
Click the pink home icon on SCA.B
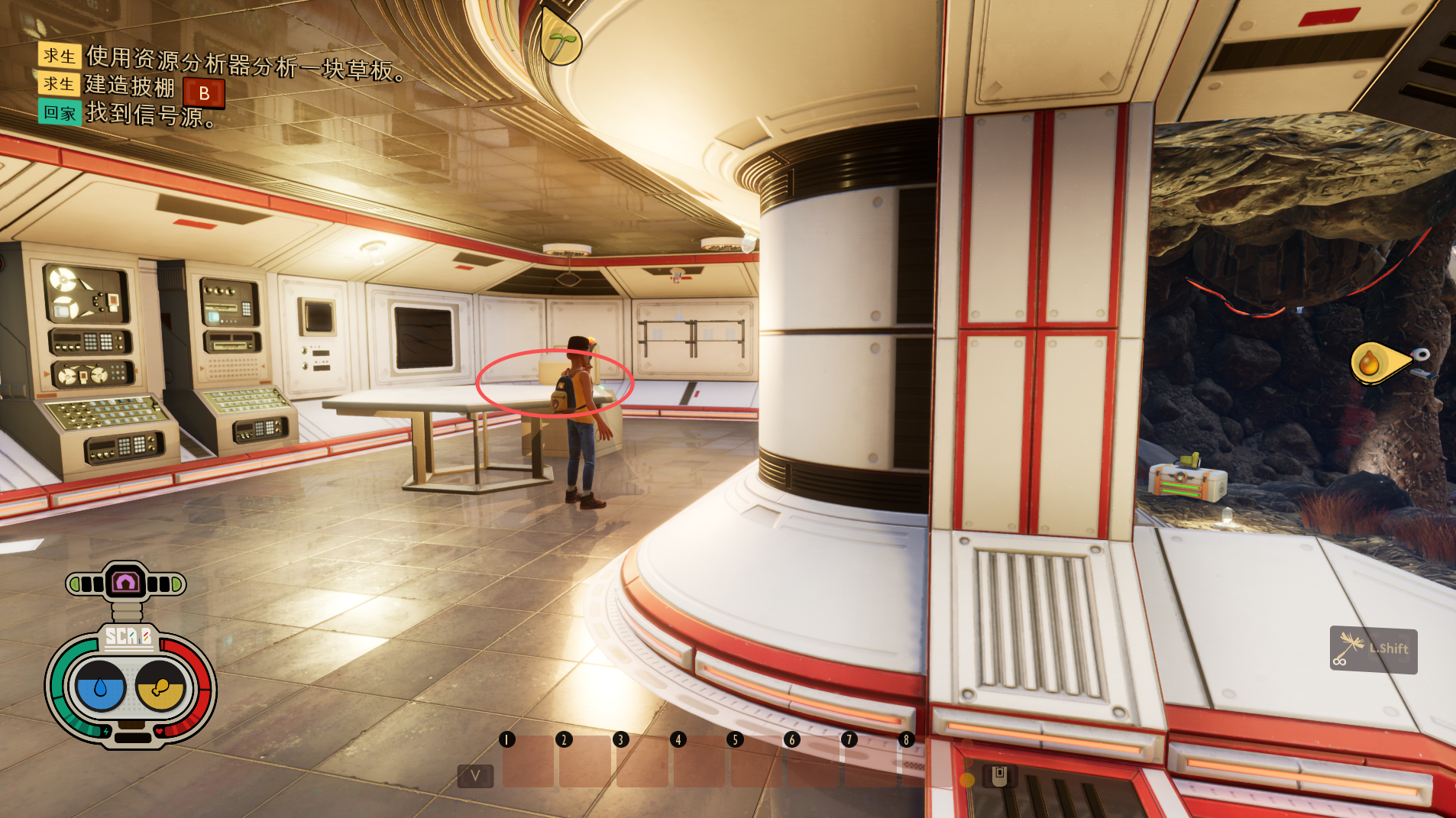tap(125, 583)
